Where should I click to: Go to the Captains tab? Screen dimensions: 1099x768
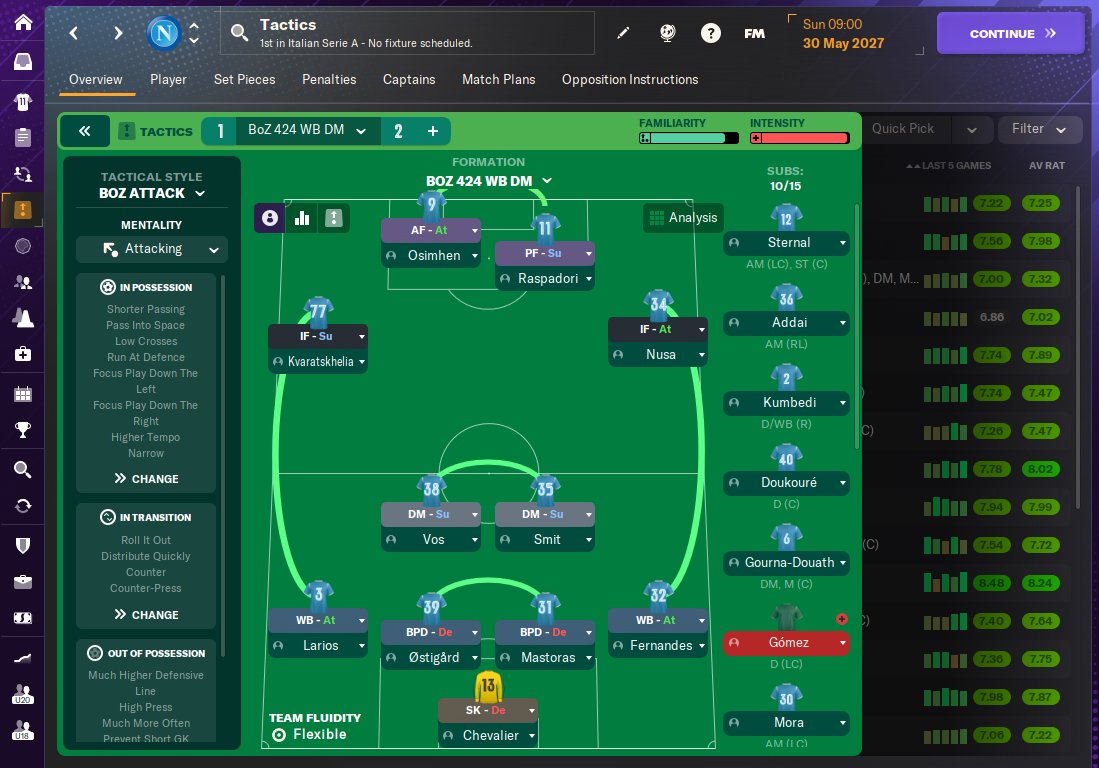[409, 80]
